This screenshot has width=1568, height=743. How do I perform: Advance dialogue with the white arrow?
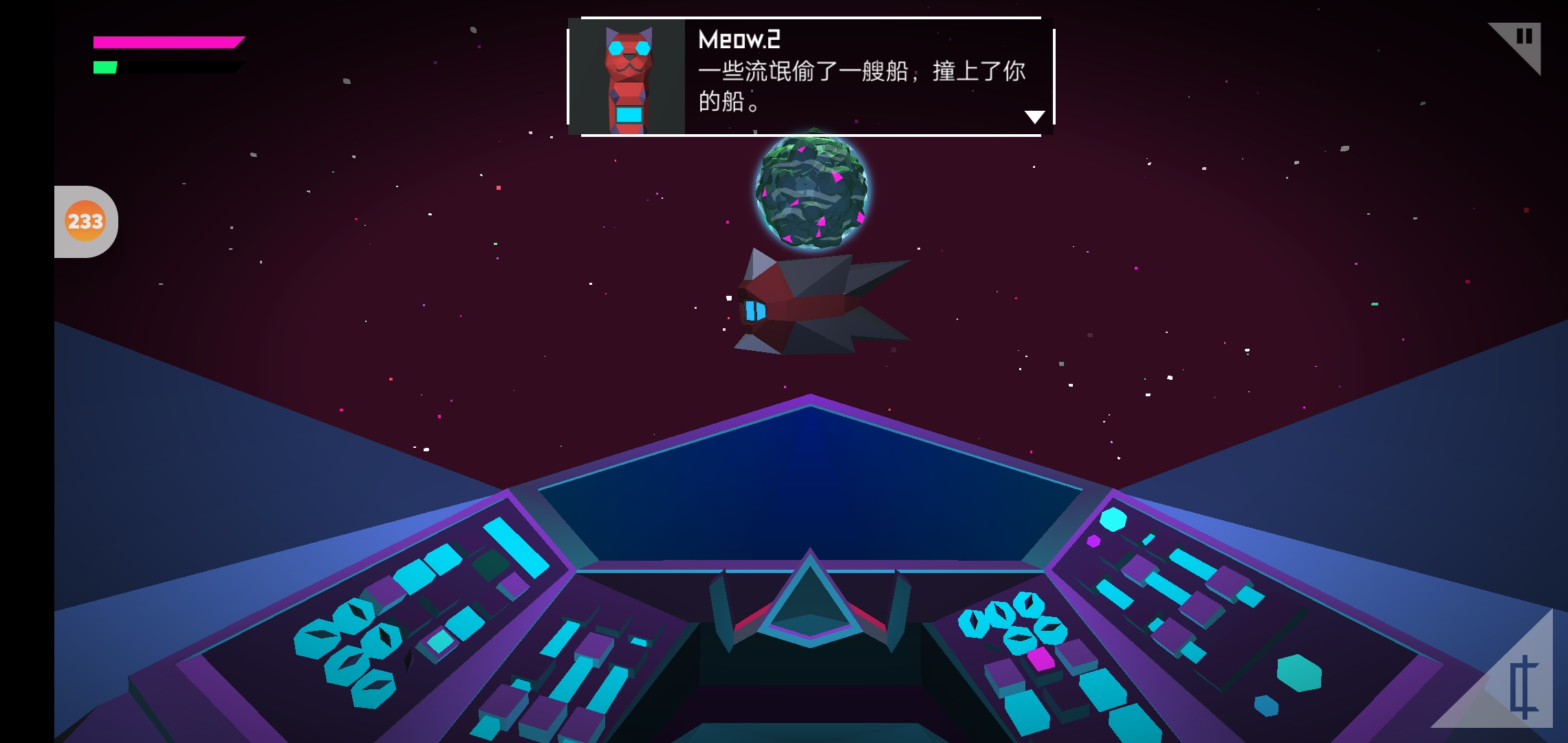pos(1034,117)
